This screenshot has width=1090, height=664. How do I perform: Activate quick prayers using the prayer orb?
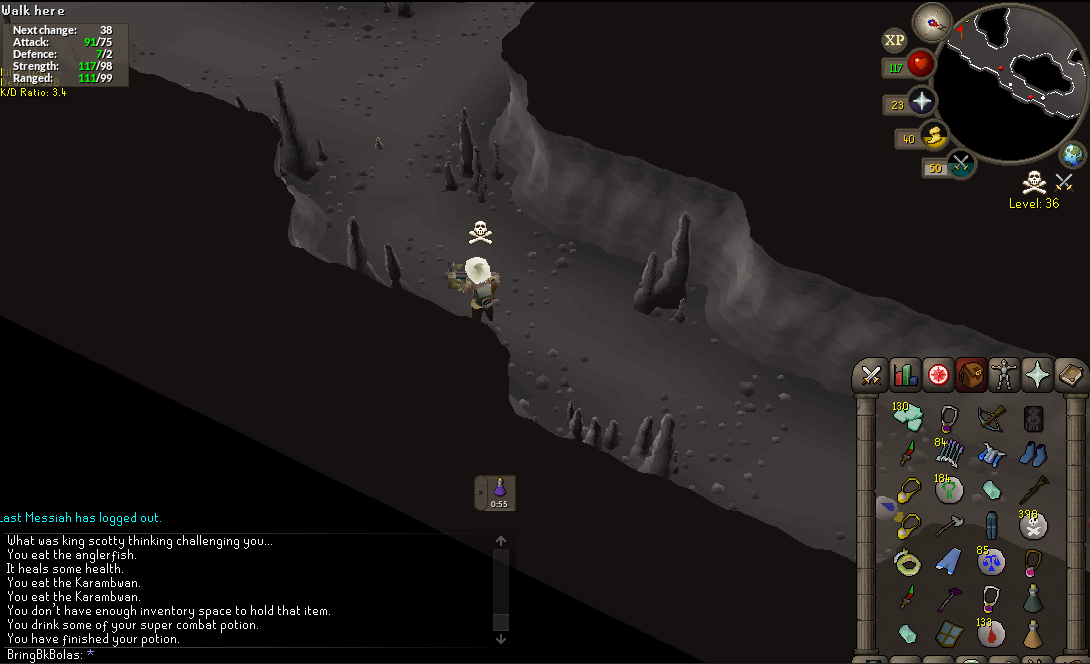point(921,102)
